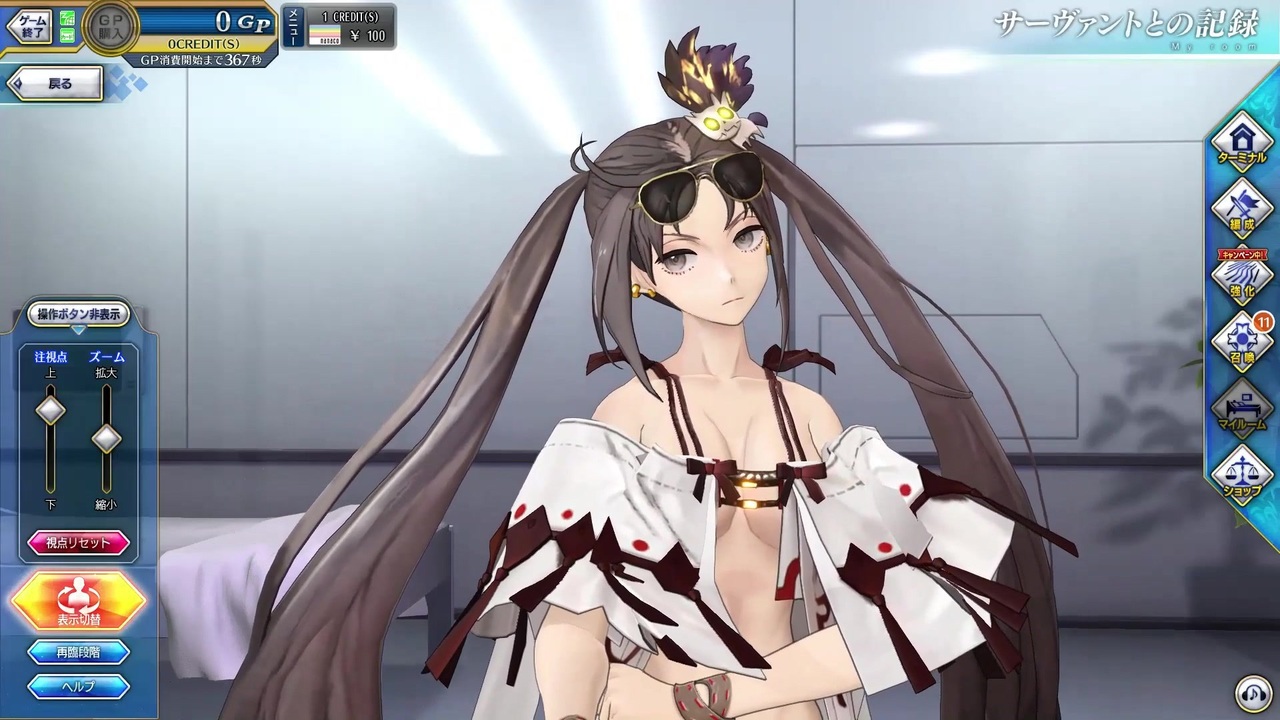Image resolution: width=1280 pixels, height=720 pixels.
Task: Select the ゲーム終了 exit game tab
Action: [x=27, y=25]
